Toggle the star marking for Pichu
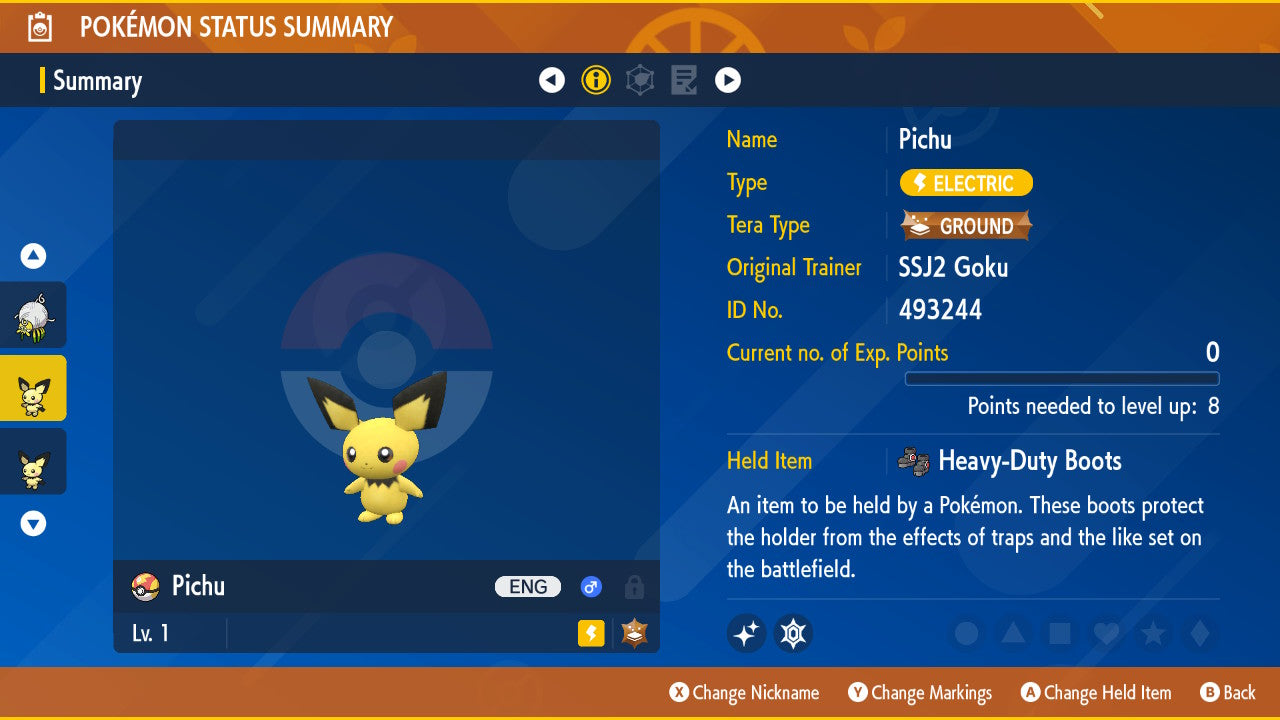The width and height of the screenshot is (1280, 720). [1152, 633]
